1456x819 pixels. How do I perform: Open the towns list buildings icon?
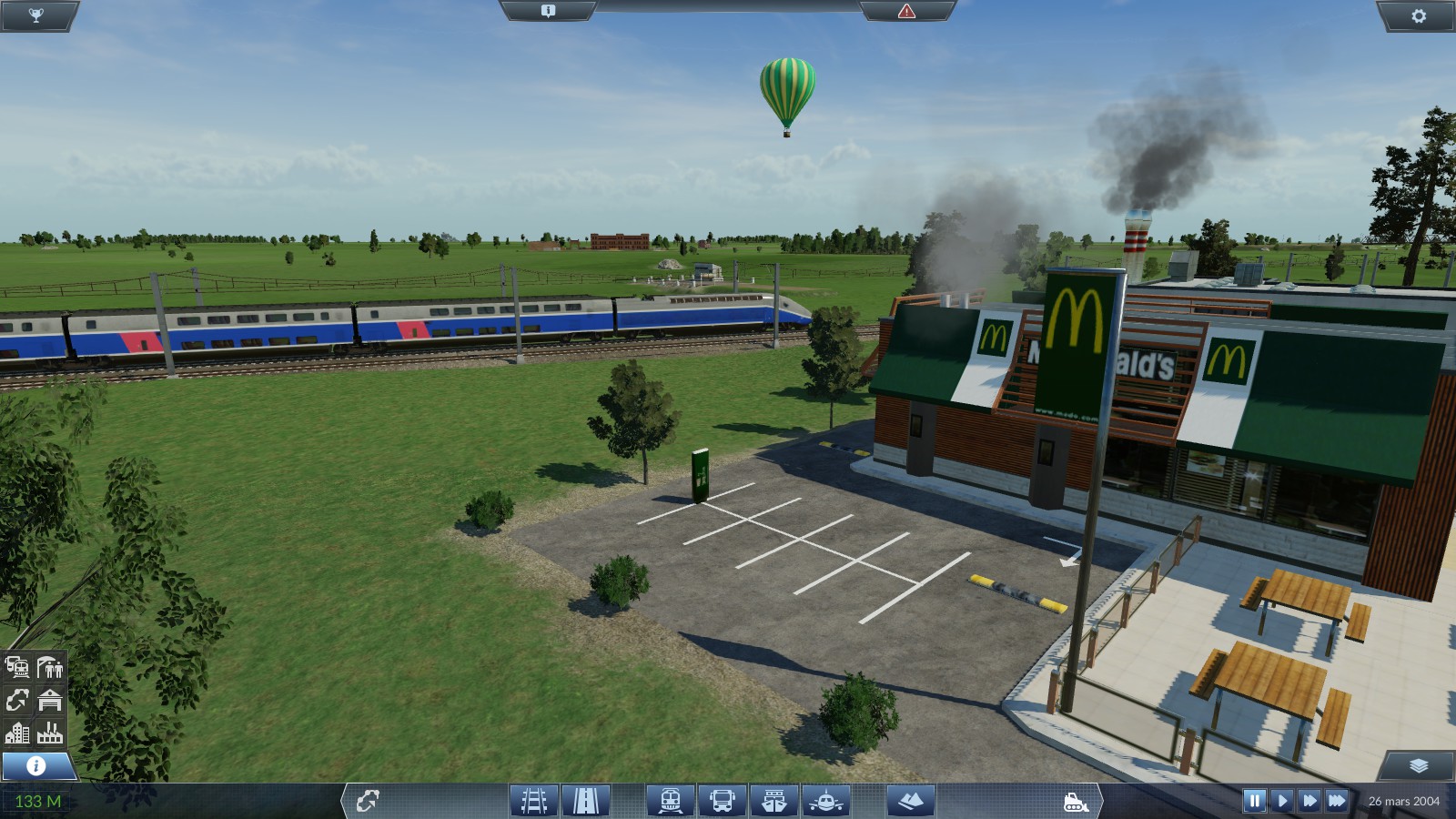point(17,733)
